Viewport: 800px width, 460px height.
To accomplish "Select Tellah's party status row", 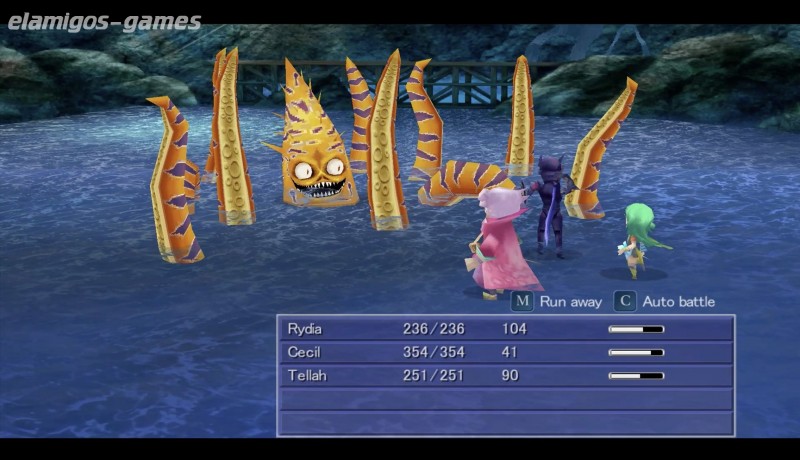I will coord(505,375).
